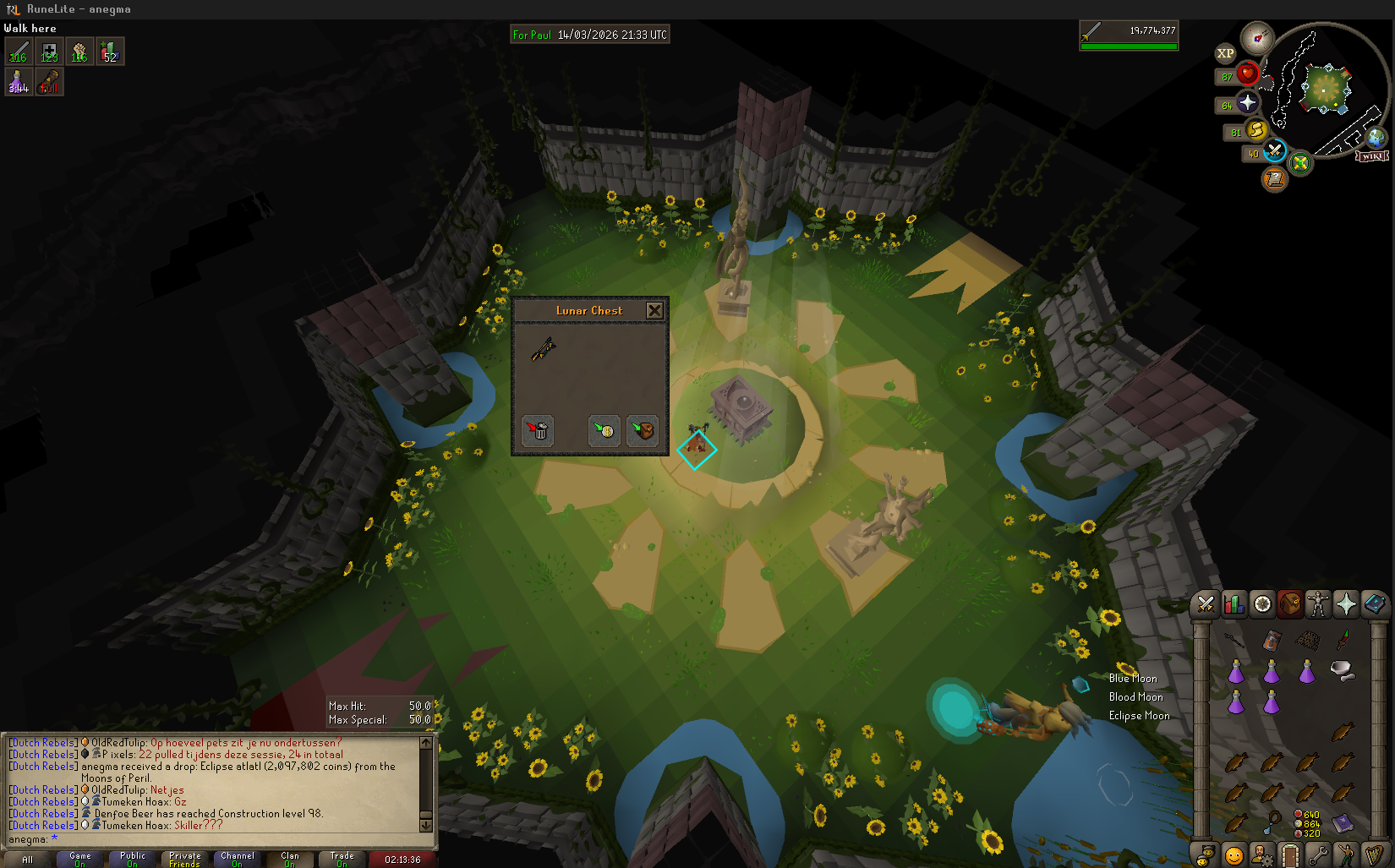
Task: Select the Eclipse atlatl reward in chest
Action: [543, 349]
